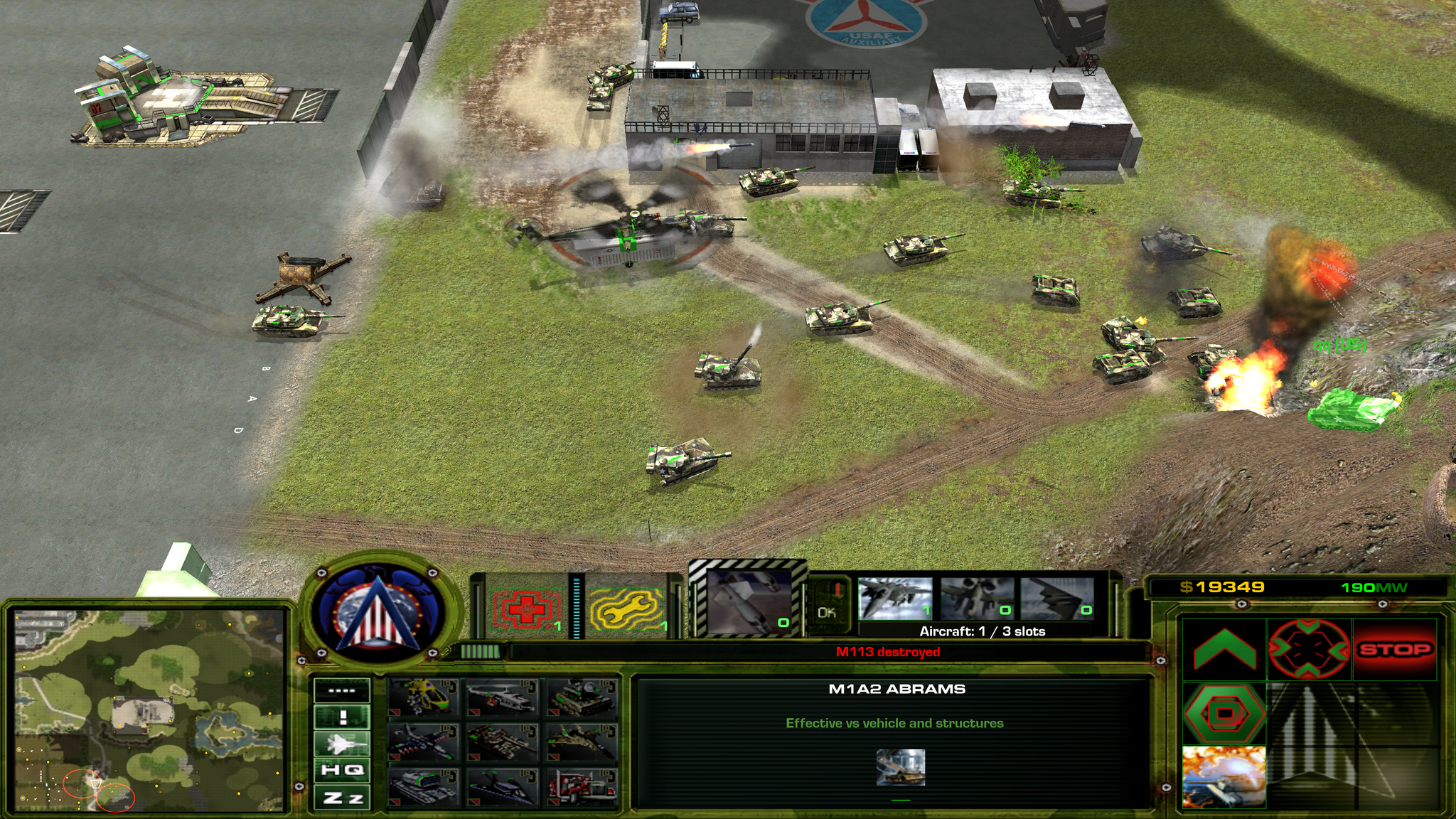Image resolution: width=1456 pixels, height=819 pixels.
Task: Click the STOP command button
Action: 1395,649
